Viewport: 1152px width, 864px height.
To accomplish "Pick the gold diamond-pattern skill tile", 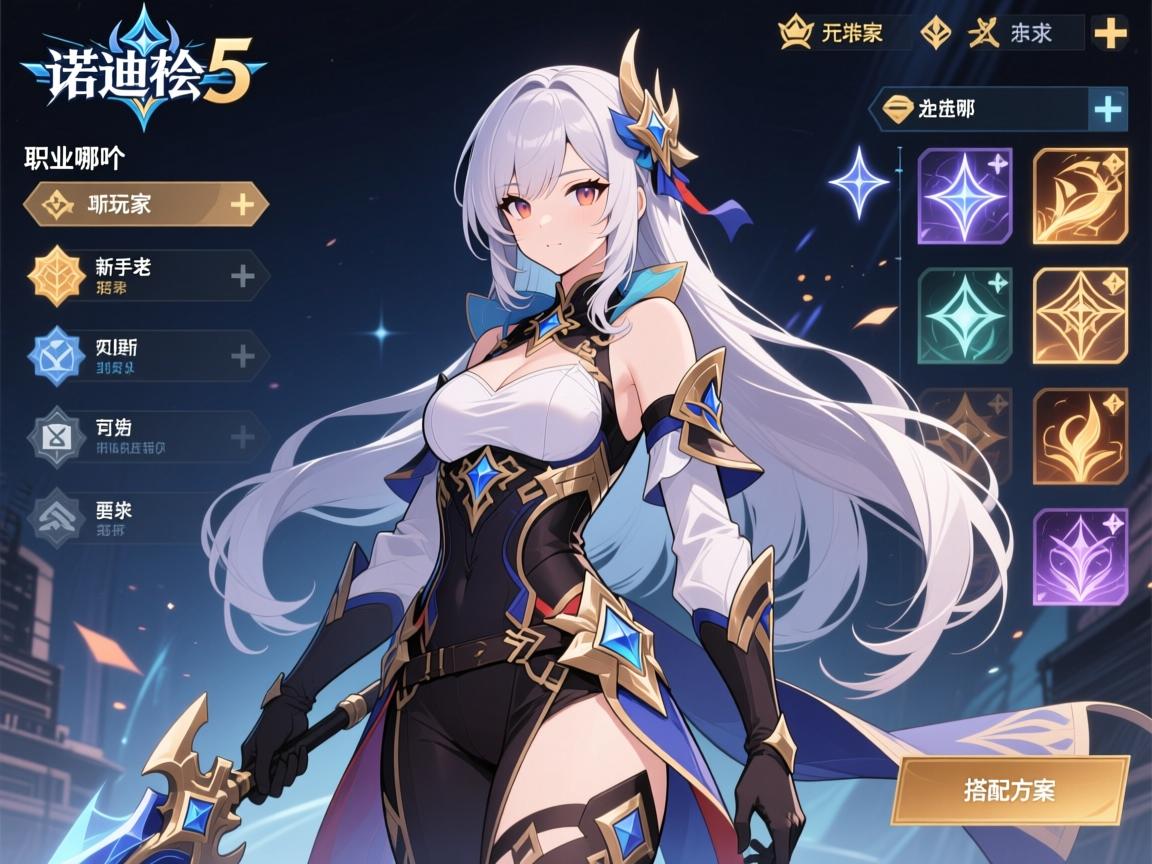I will click(1080, 316).
